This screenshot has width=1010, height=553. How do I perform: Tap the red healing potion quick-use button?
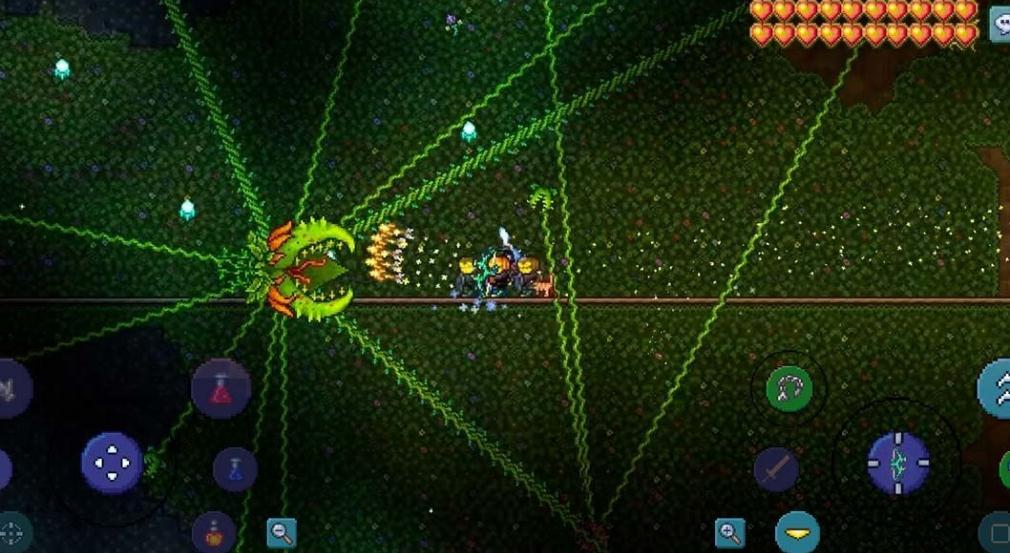click(221, 387)
